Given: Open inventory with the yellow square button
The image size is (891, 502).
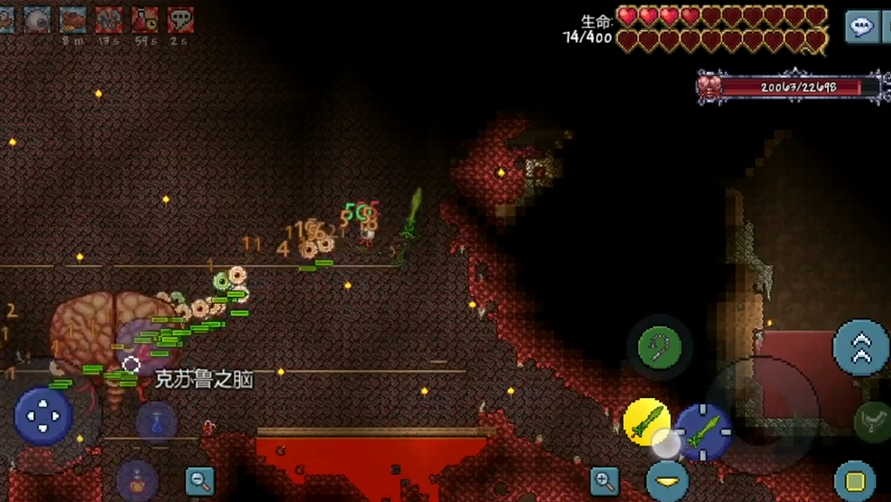Looking at the screenshot, I should pyautogui.click(x=855, y=478).
